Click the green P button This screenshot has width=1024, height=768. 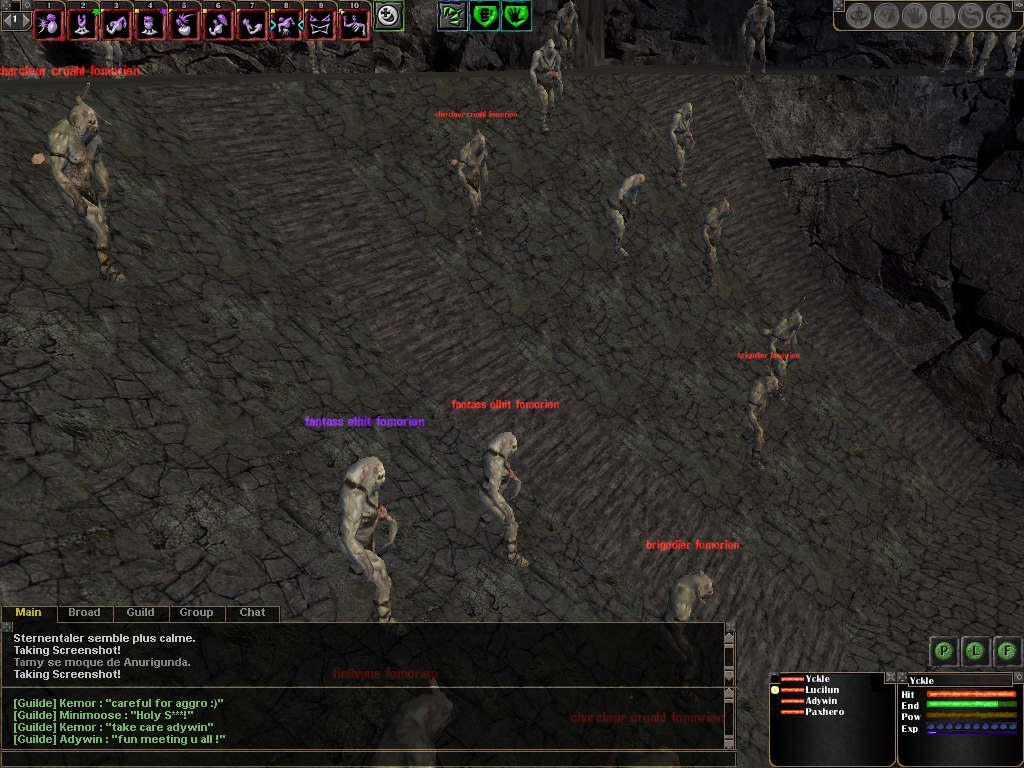[943, 651]
